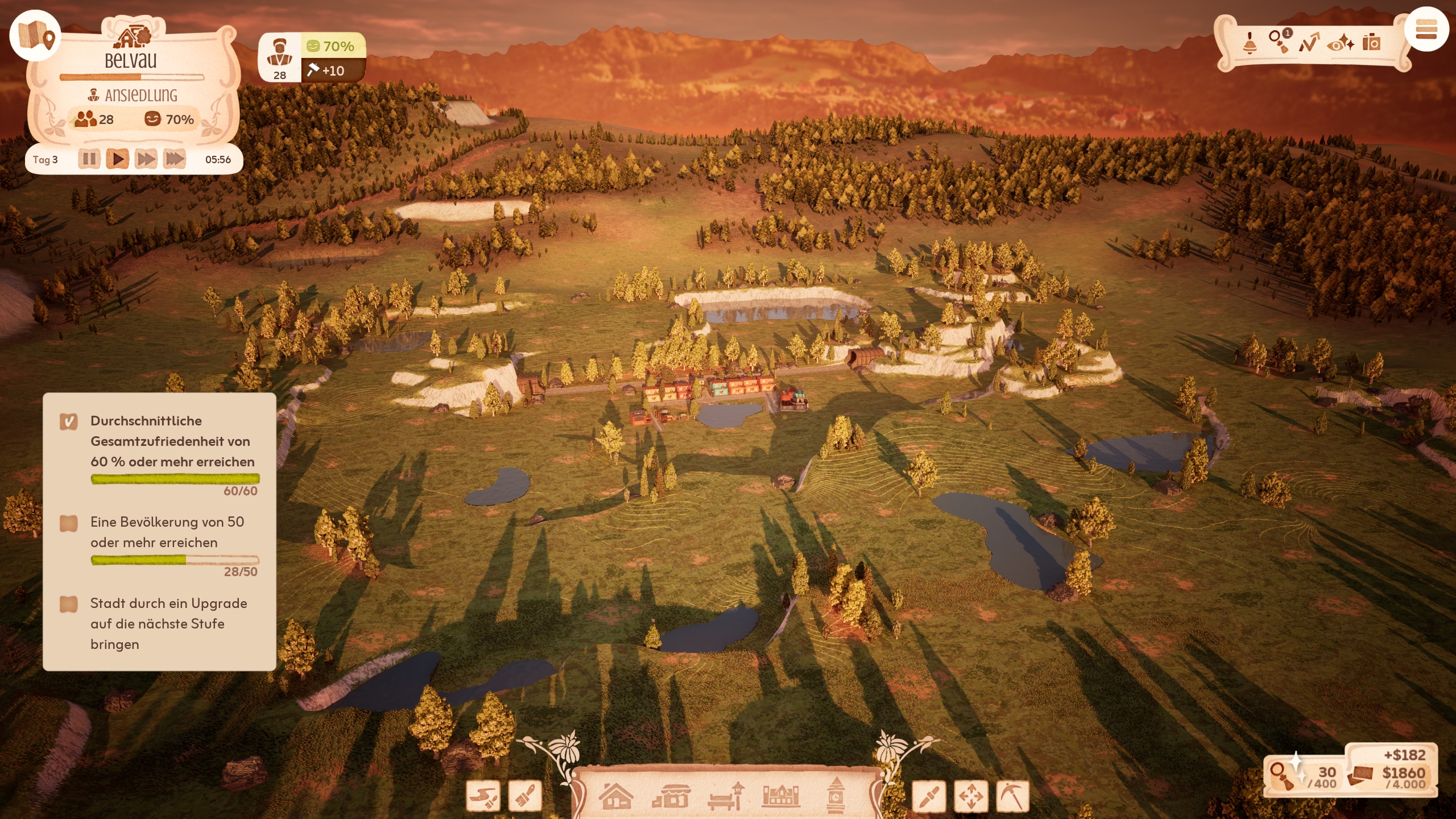Show the statistics trend arrow chart
This screenshot has height=819, width=1456.
point(1309,43)
